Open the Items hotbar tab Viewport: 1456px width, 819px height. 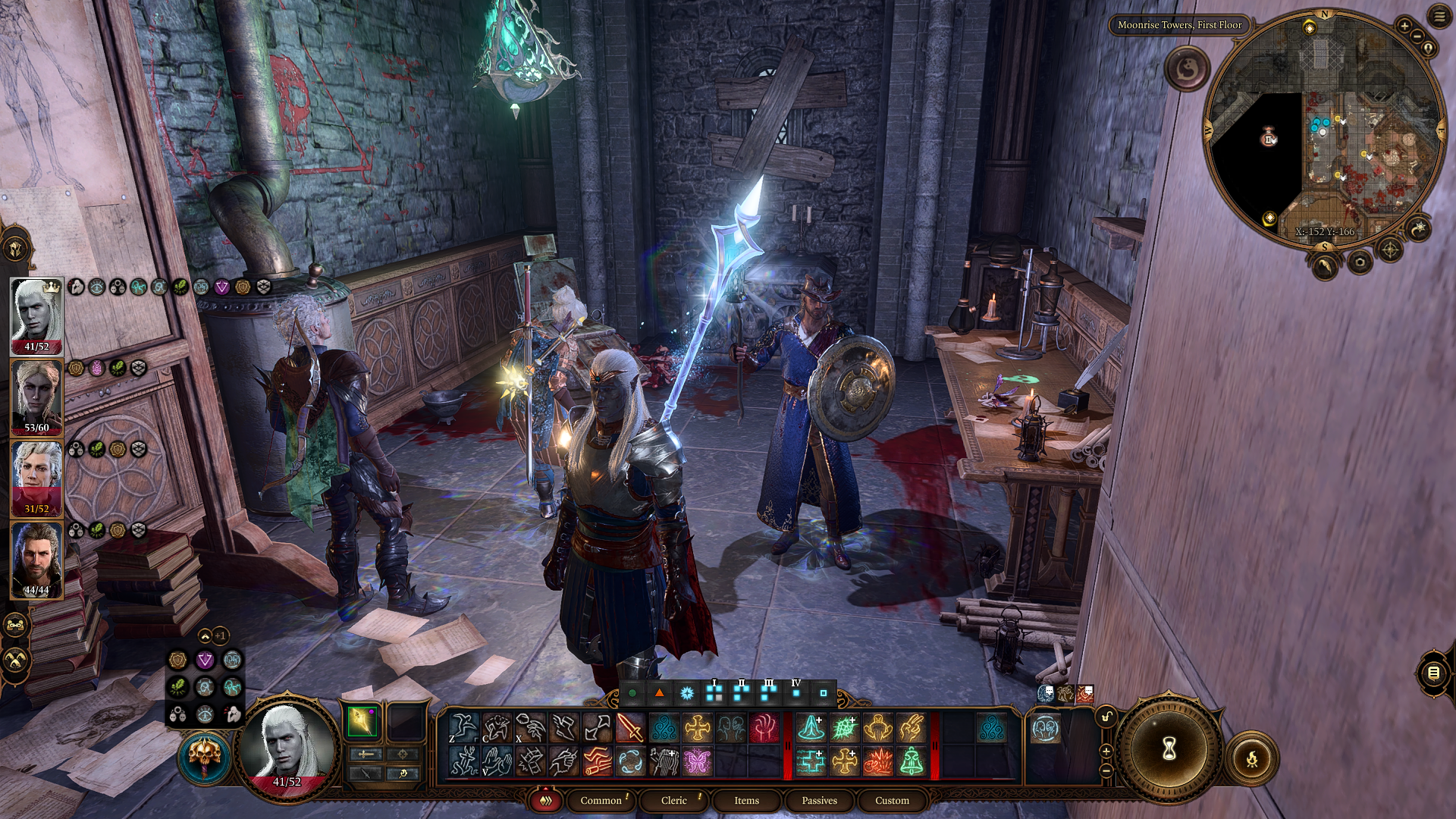[746, 800]
